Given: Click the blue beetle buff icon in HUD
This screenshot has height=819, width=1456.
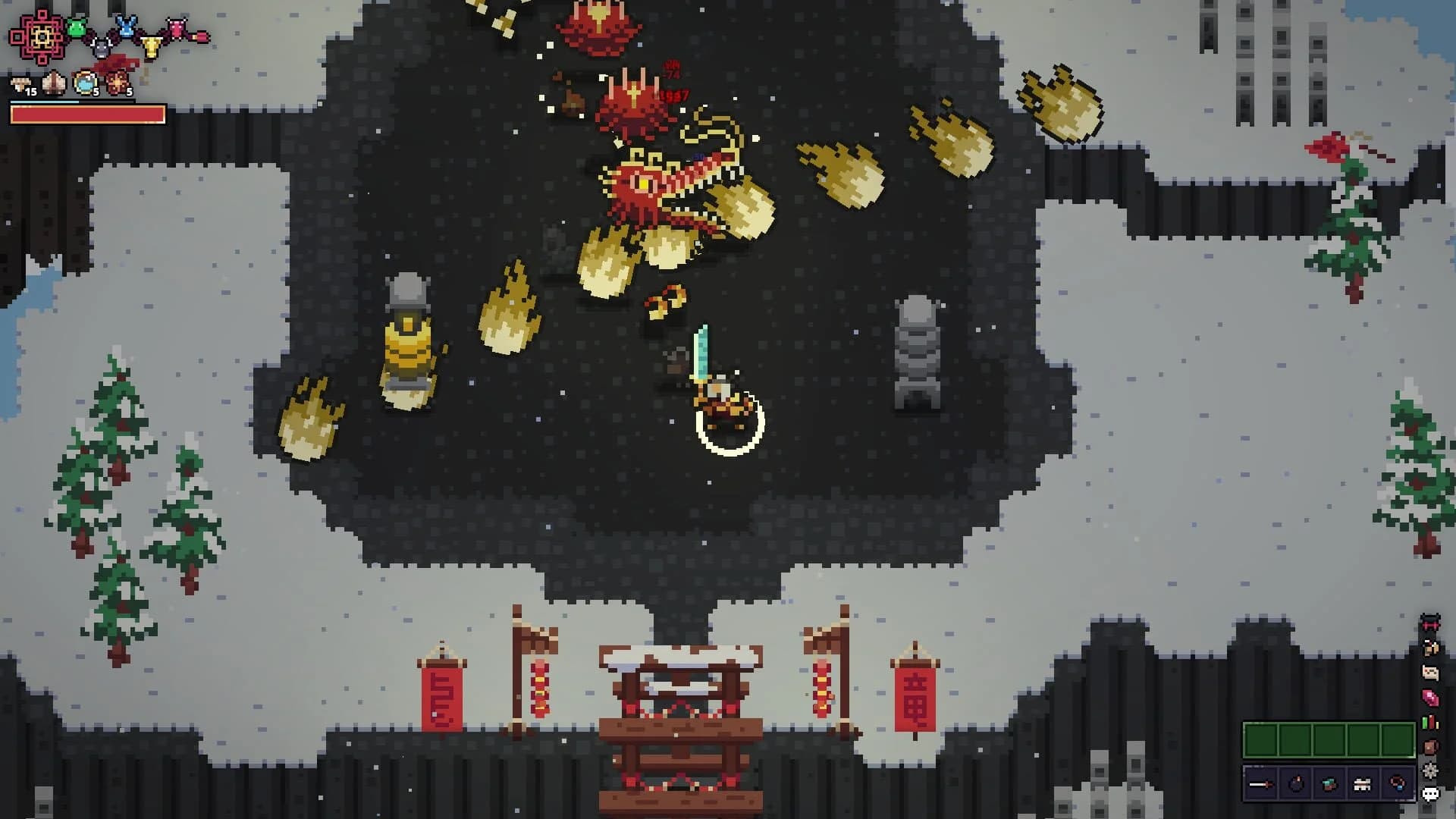Looking at the screenshot, I should point(126,26).
